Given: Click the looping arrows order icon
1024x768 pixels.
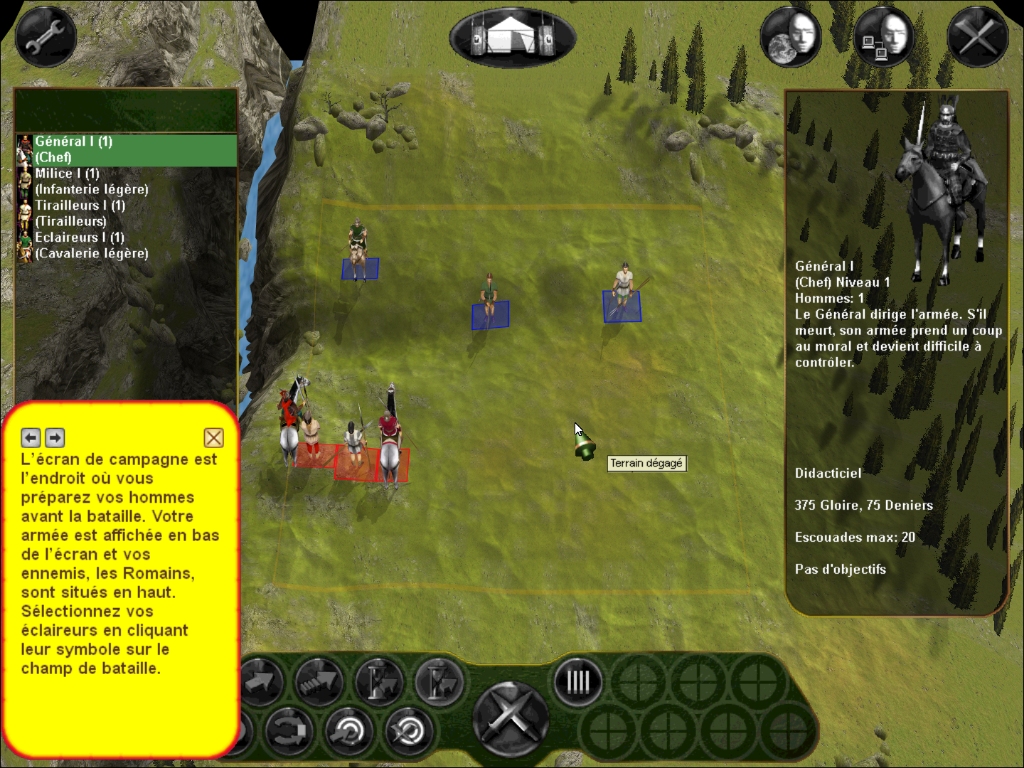Looking at the screenshot, I should [x=289, y=732].
